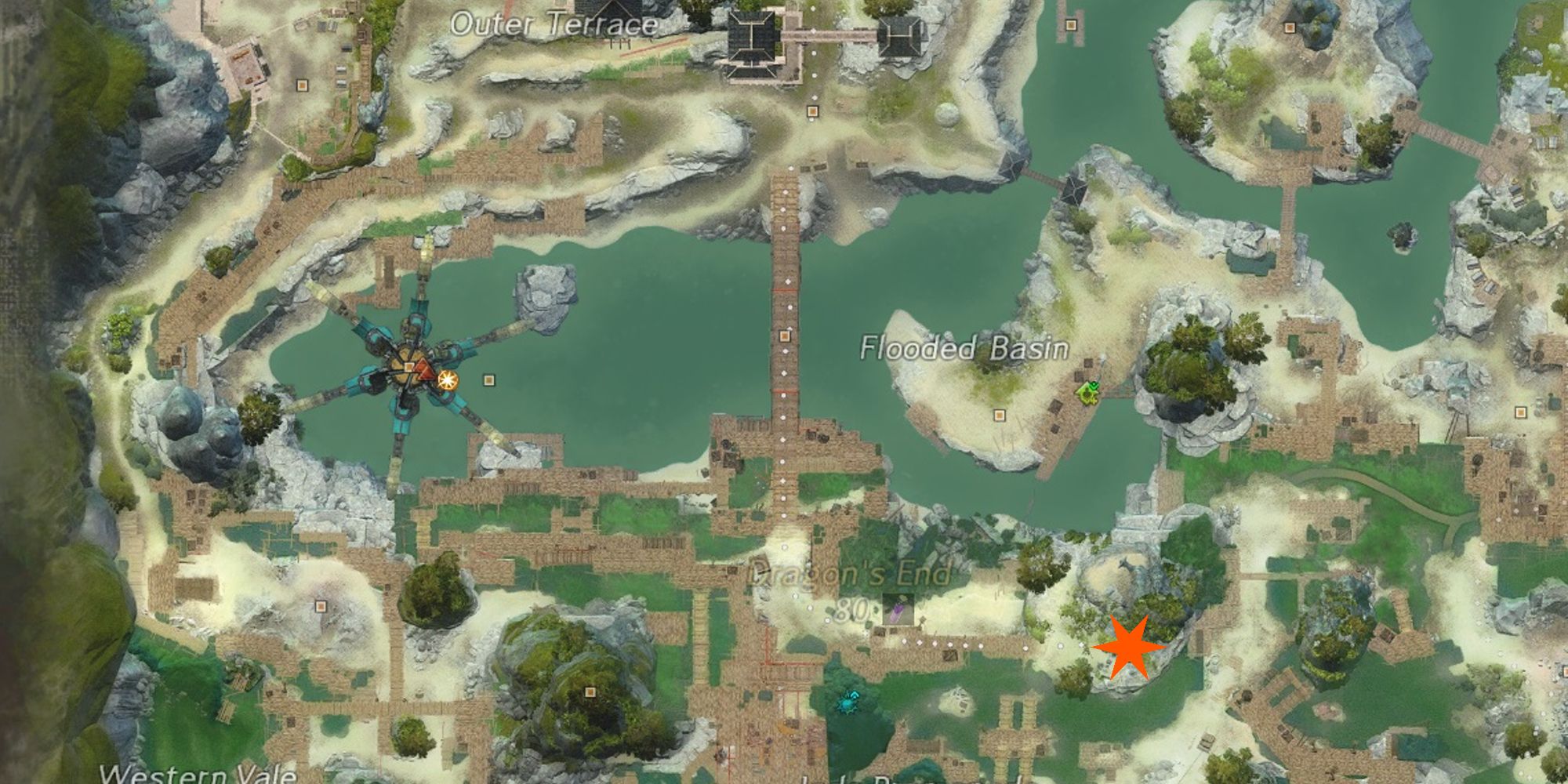Select the gold waypoint star on the jade mech

click(447, 380)
